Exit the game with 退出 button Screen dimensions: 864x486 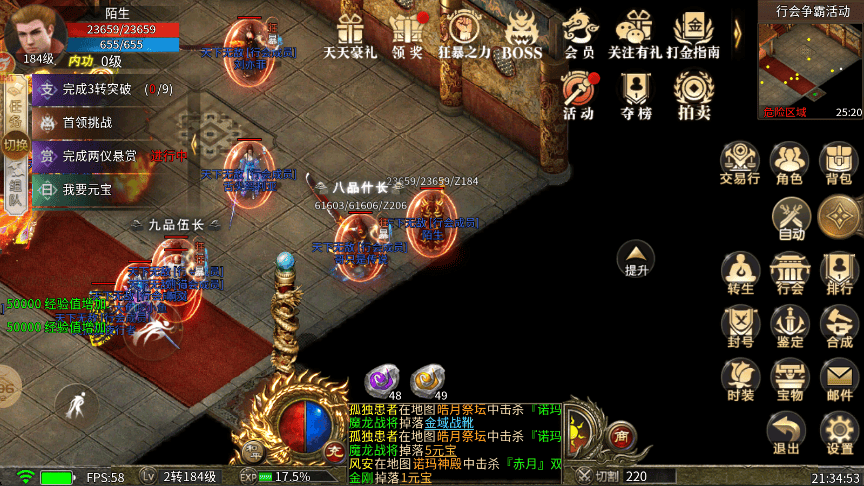click(787, 433)
